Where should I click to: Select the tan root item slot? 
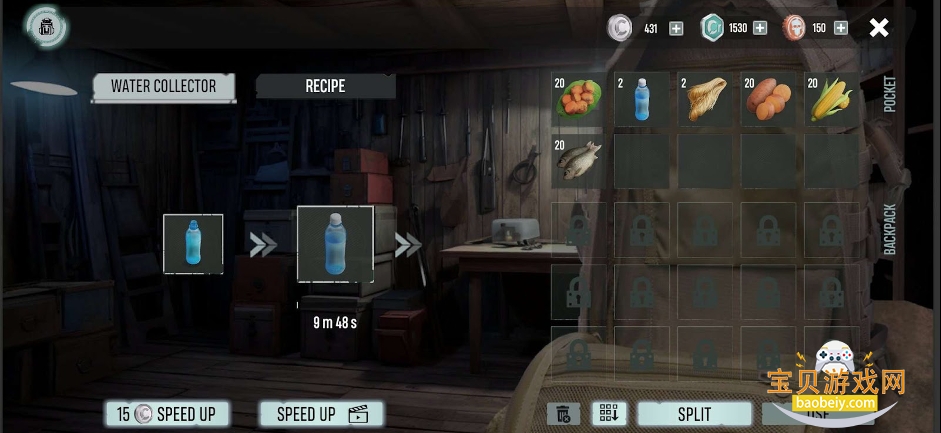pos(703,99)
